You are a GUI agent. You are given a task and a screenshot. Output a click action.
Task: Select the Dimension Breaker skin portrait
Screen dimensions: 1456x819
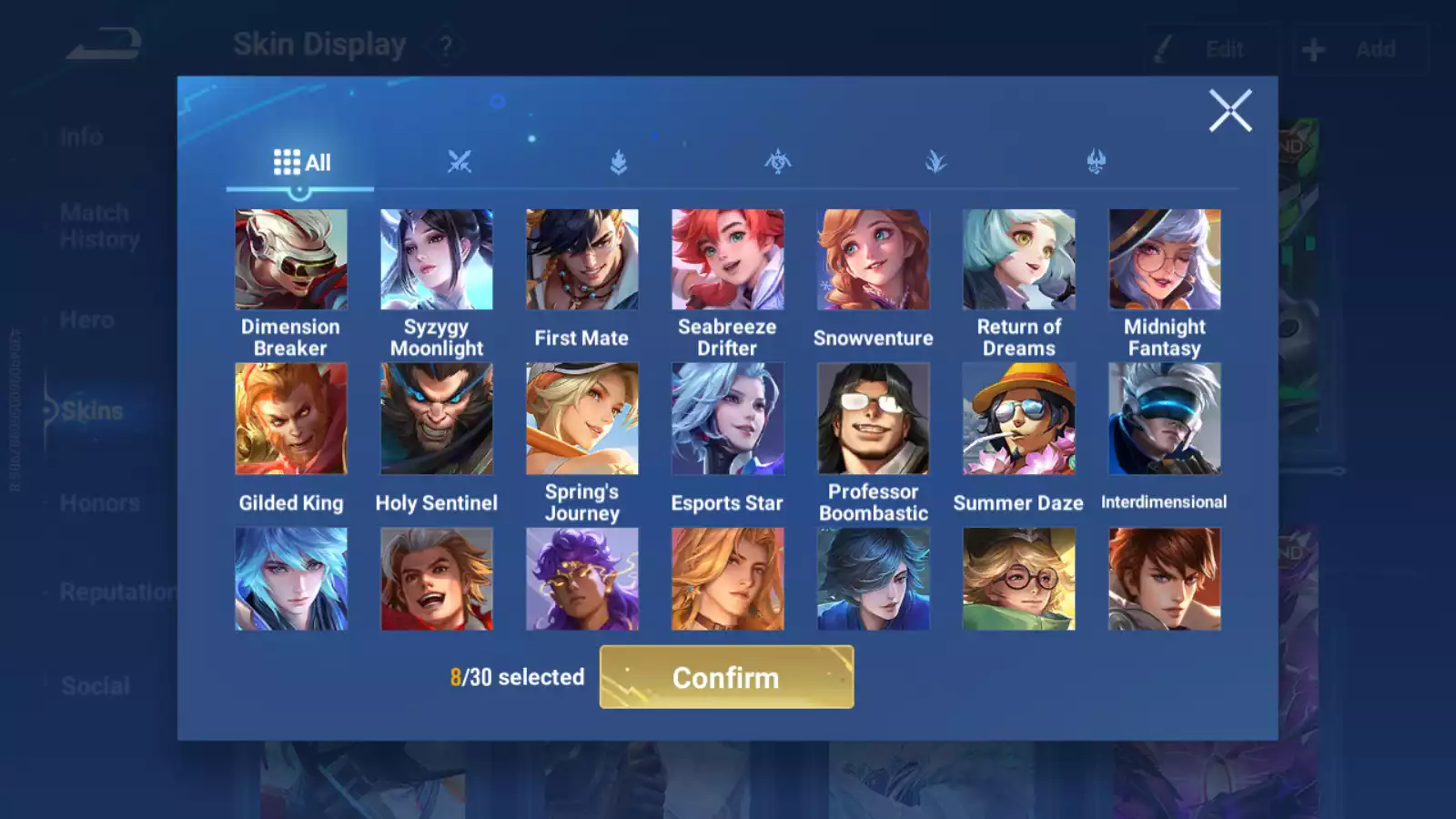point(290,258)
